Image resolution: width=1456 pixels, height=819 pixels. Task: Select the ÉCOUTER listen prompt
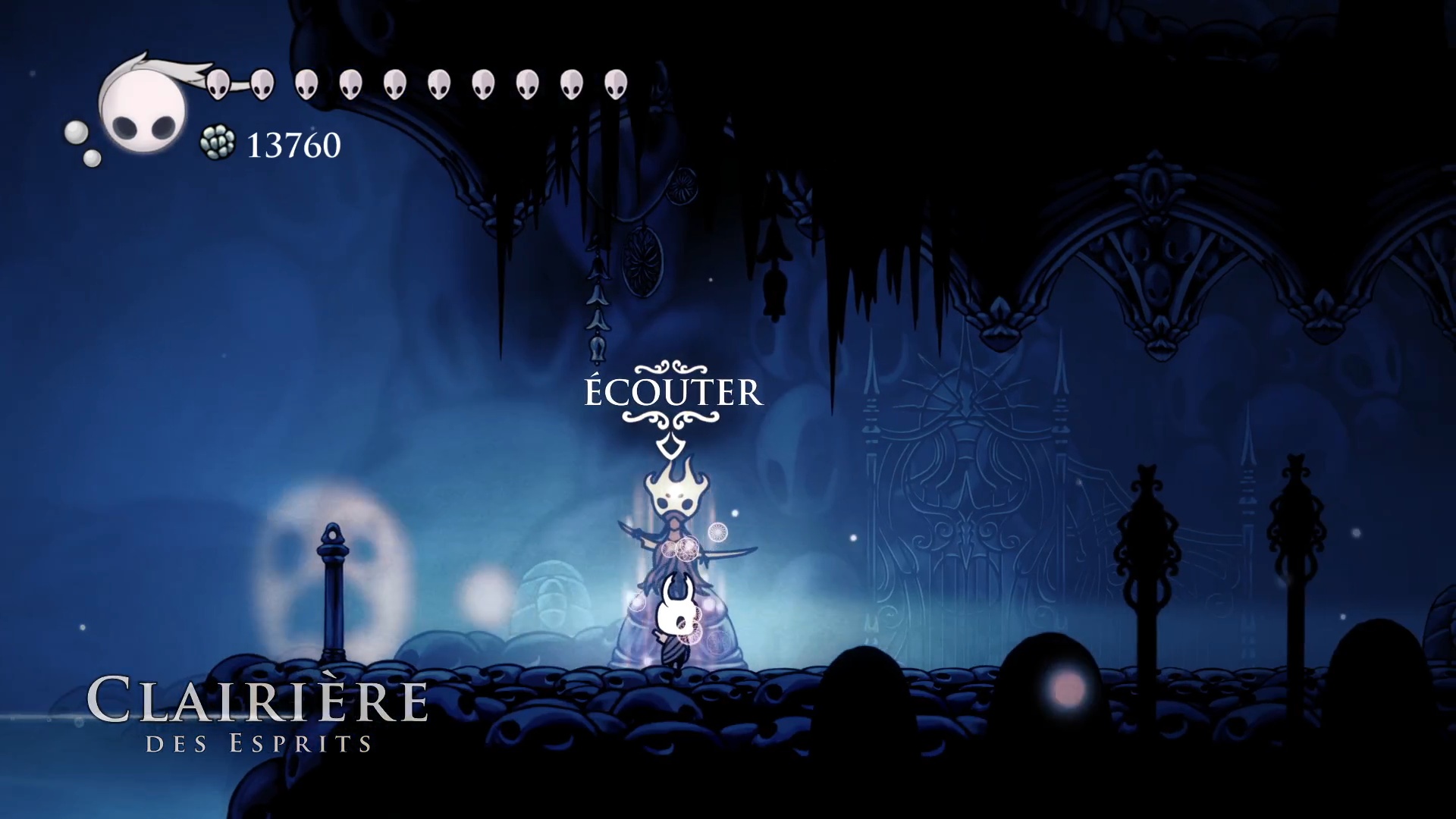(673, 393)
